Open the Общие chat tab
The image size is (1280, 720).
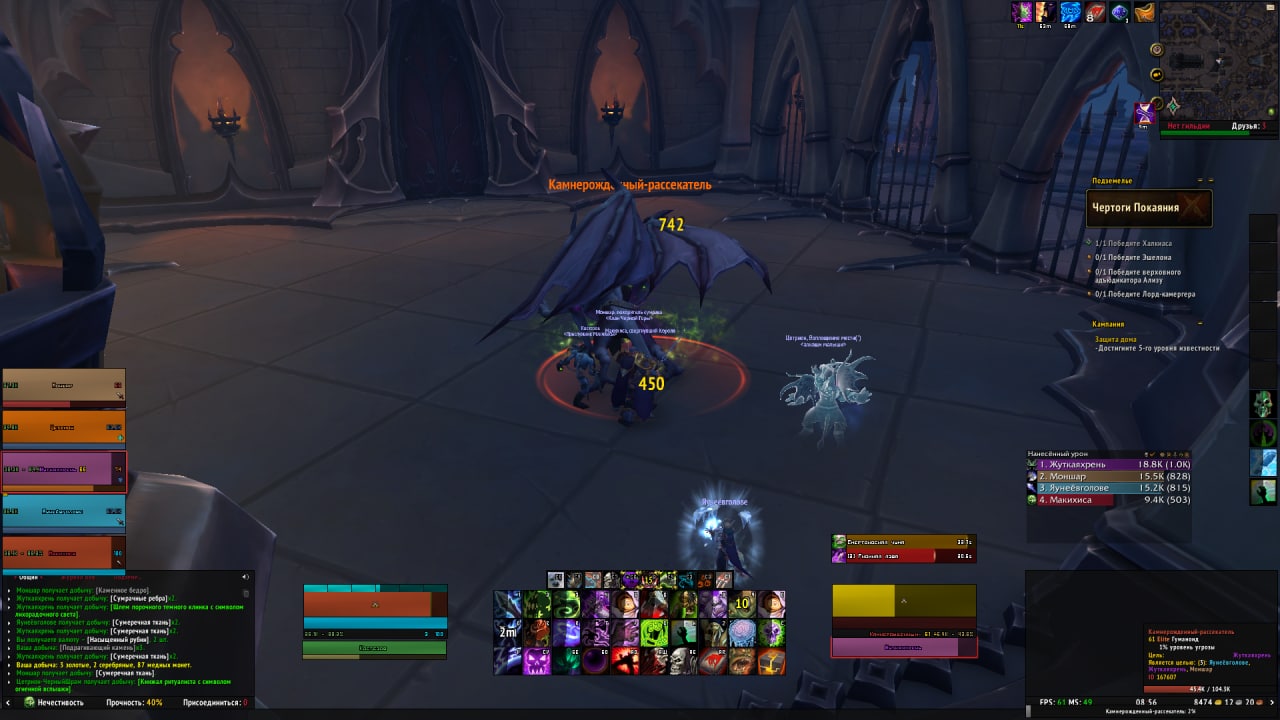28,577
